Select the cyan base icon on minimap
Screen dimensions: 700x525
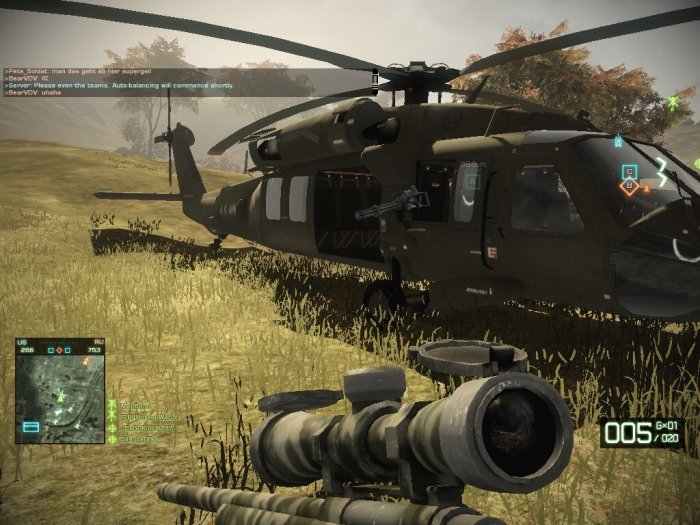[30, 427]
